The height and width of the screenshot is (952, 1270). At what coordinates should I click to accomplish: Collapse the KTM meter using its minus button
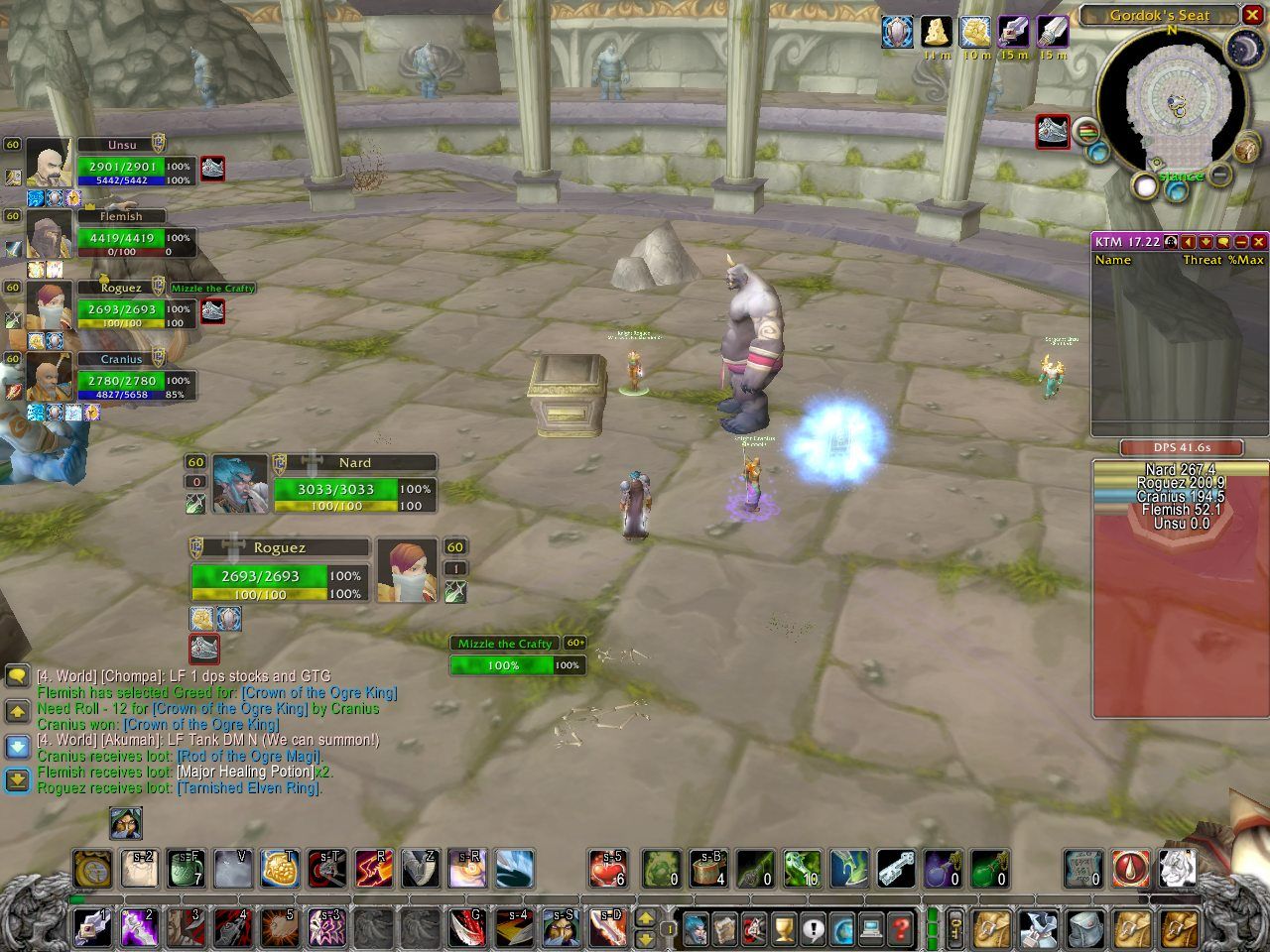1241,241
